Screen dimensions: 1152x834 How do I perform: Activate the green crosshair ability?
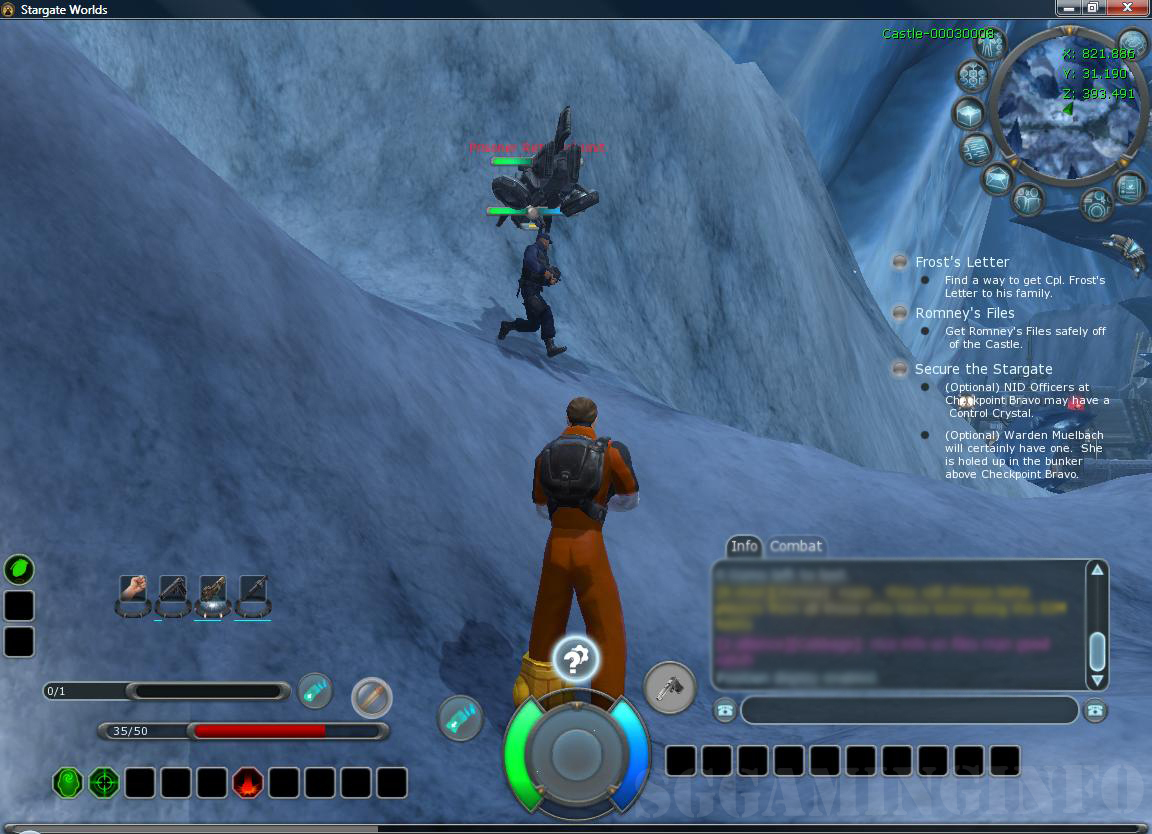tap(104, 783)
